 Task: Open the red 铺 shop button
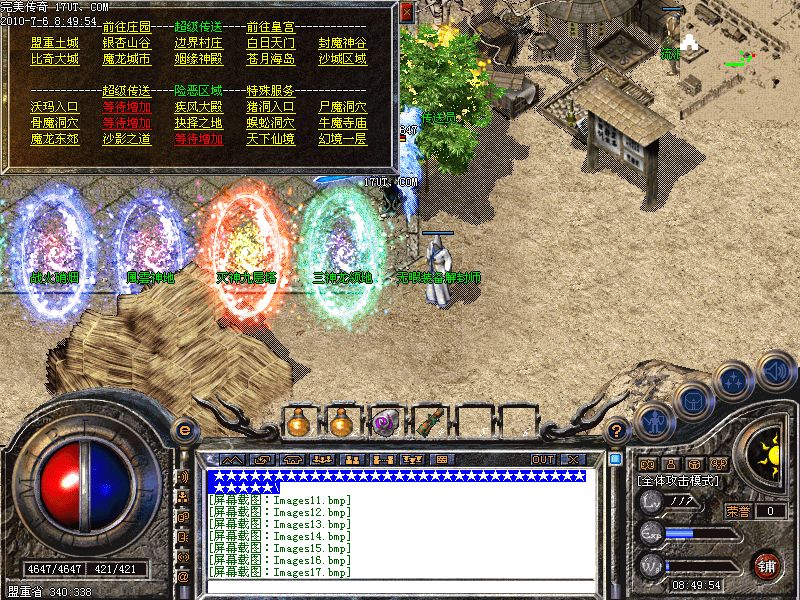pyautogui.click(x=767, y=564)
